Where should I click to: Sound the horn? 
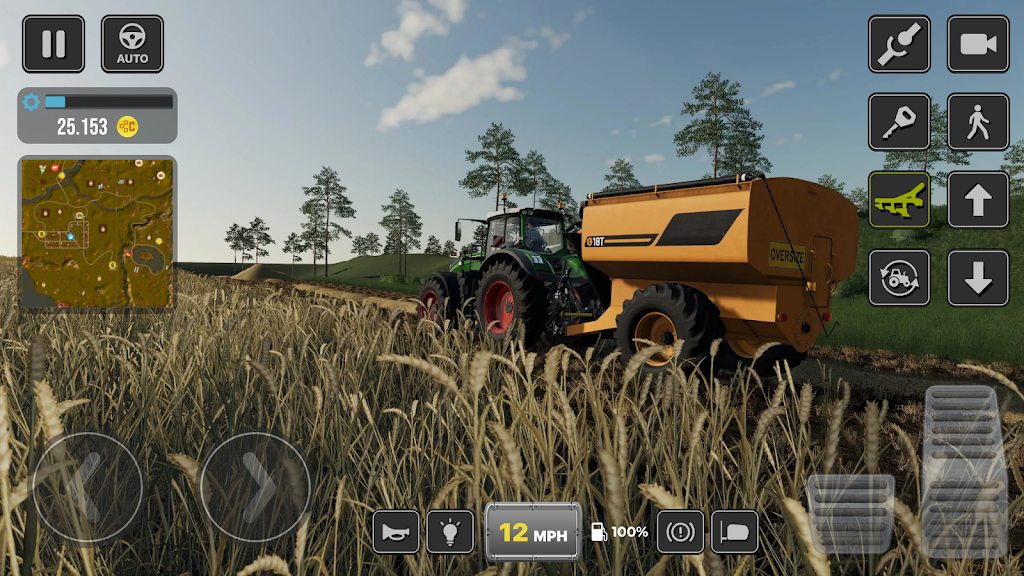pos(396,532)
